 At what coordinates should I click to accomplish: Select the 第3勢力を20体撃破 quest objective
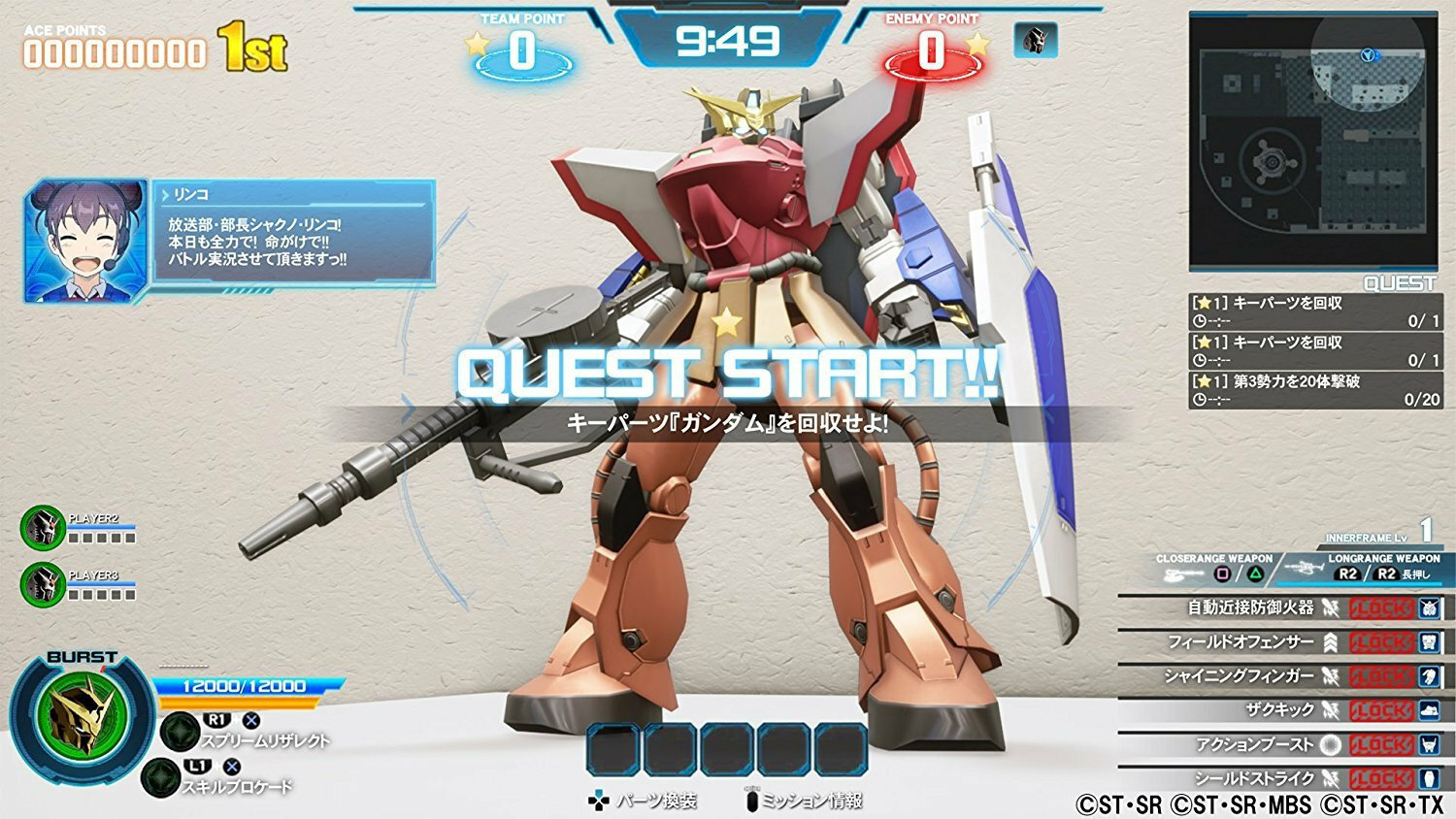[x=1315, y=390]
